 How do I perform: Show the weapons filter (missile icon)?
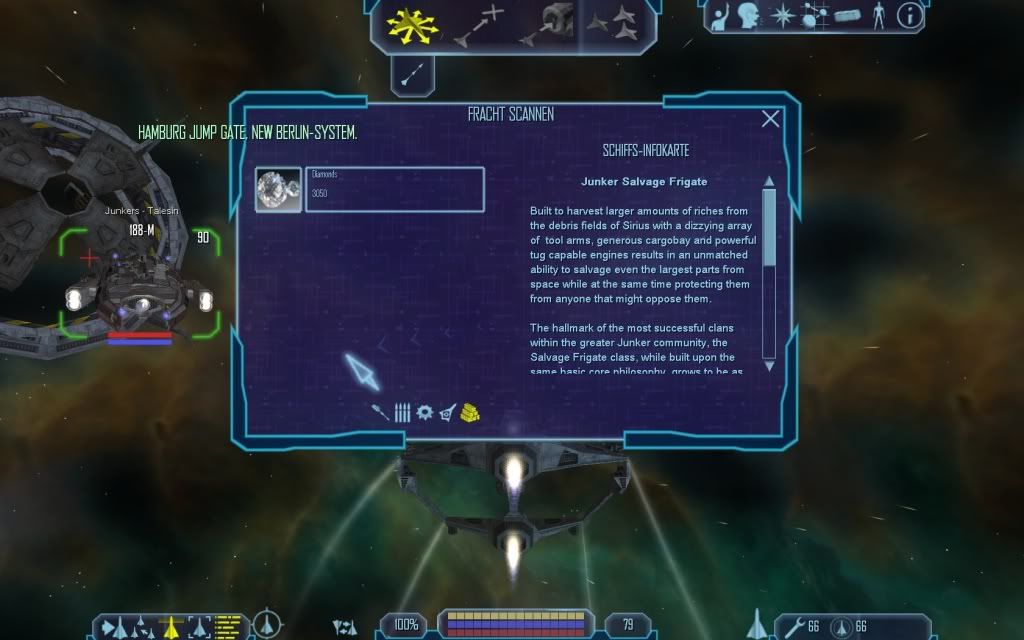380,412
